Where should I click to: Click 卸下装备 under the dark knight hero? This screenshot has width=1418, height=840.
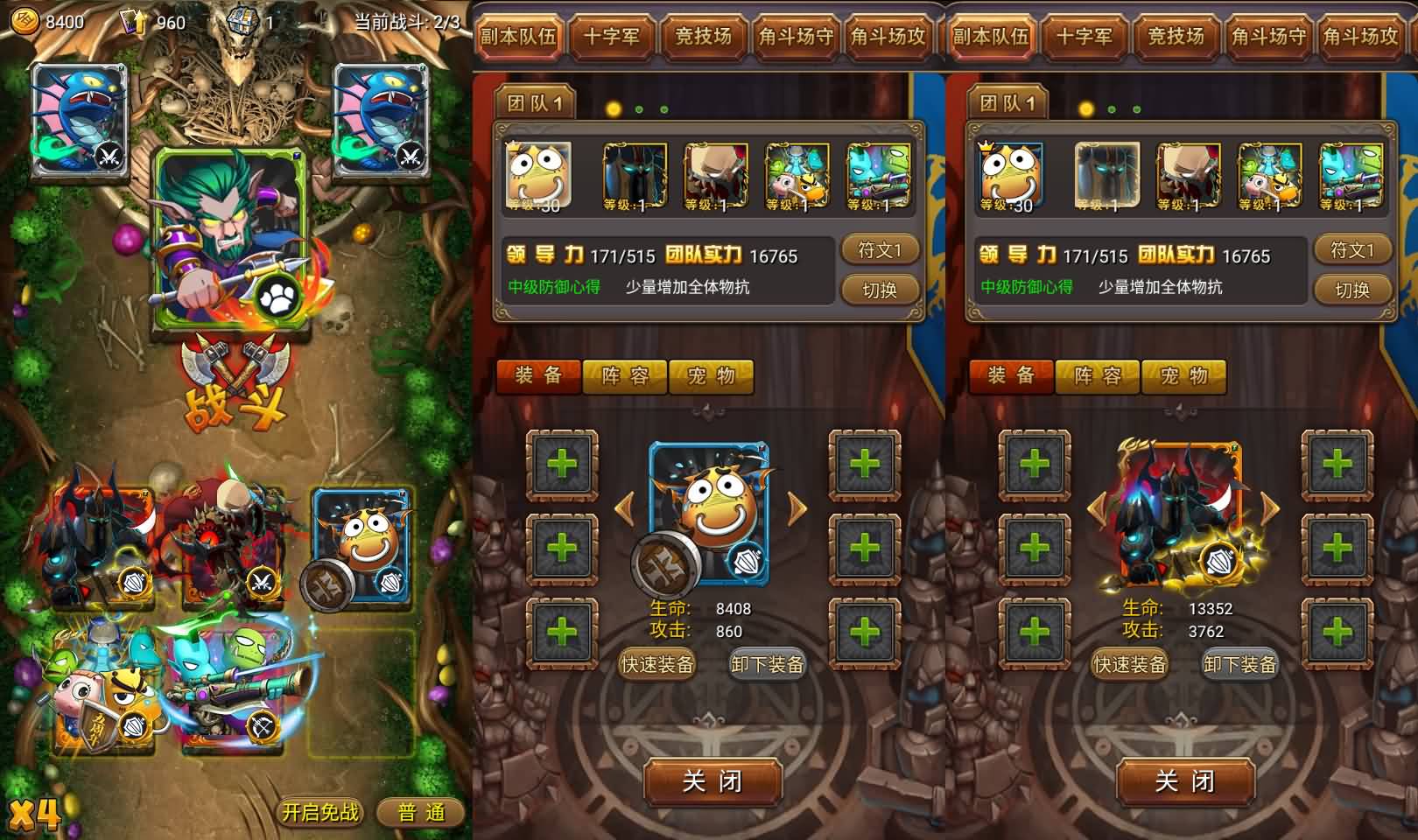[1239, 665]
